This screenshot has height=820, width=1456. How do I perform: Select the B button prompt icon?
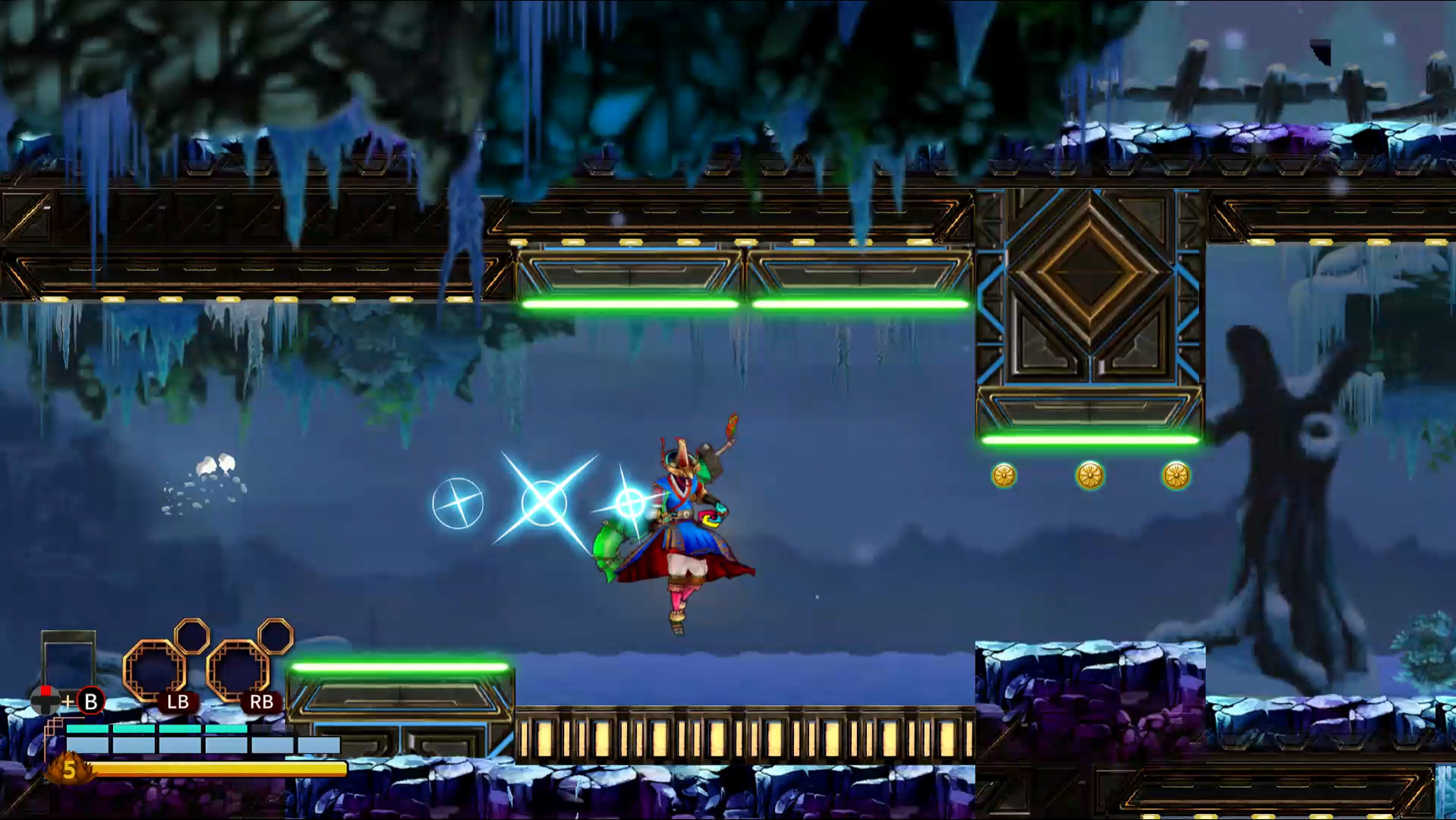click(90, 702)
